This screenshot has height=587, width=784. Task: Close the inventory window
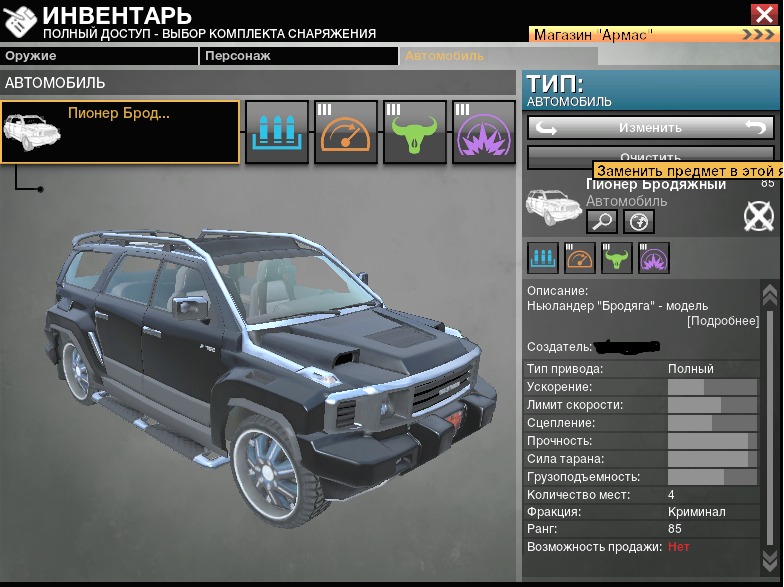point(762,14)
